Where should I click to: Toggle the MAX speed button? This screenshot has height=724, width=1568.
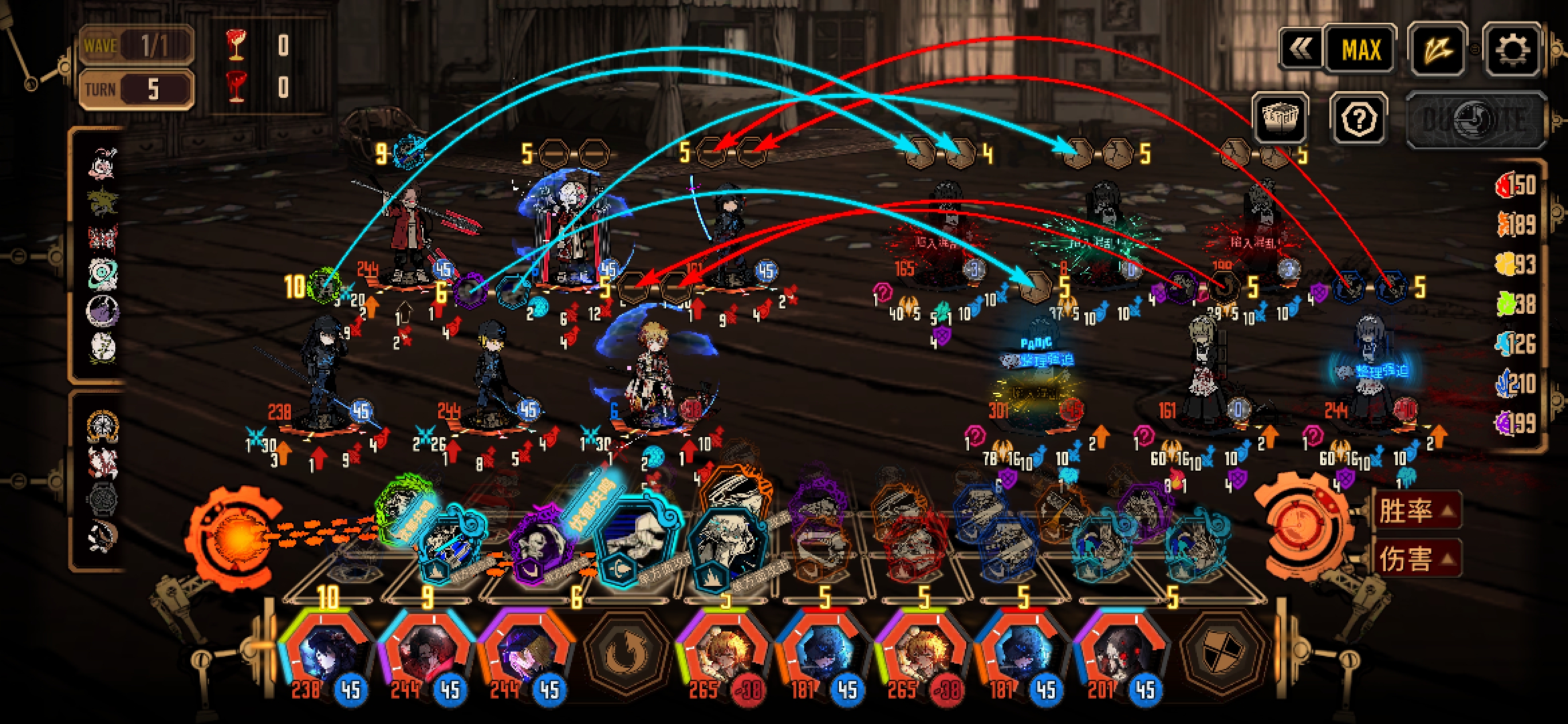1361,50
